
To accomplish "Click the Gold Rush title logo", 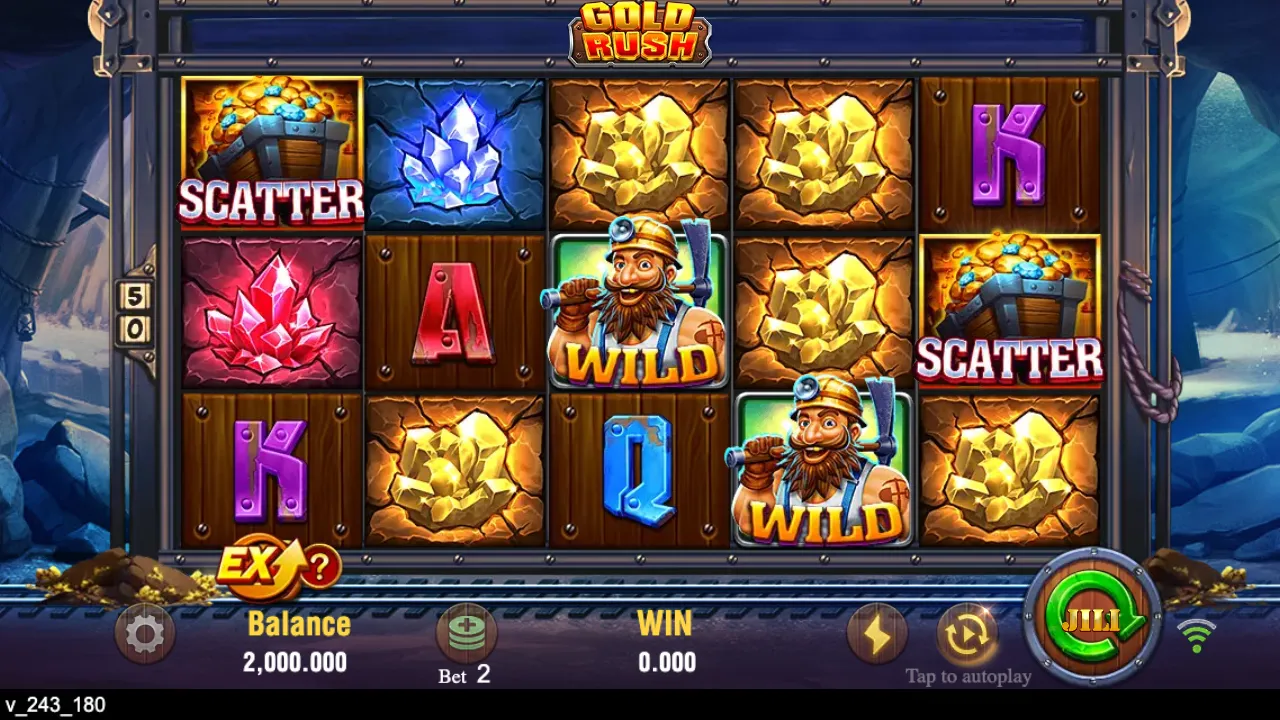I will click(639, 33).
